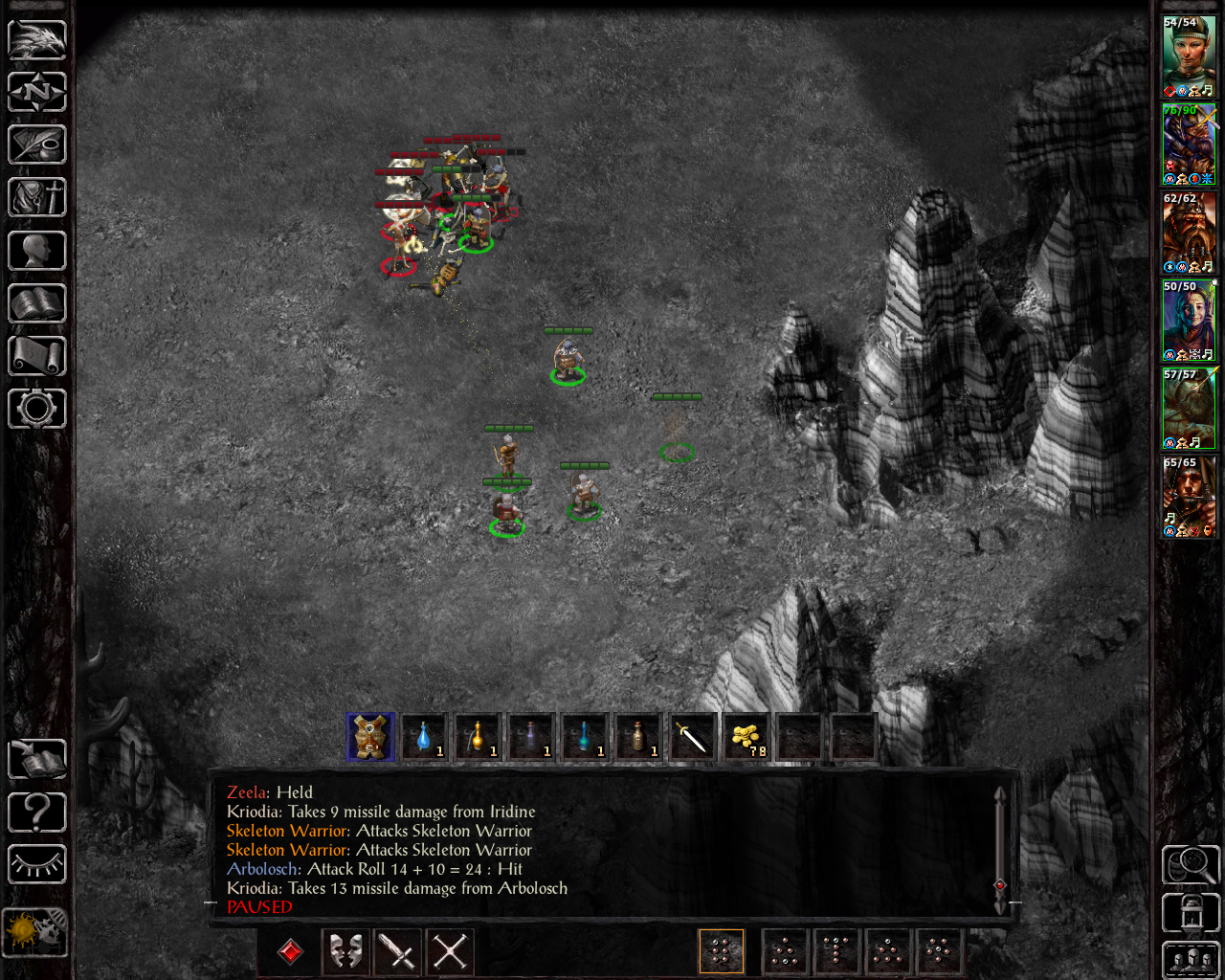This screenshot has width=1225, height=980.
Task: Open the area map with the compass button
Action: click(37, 93)
